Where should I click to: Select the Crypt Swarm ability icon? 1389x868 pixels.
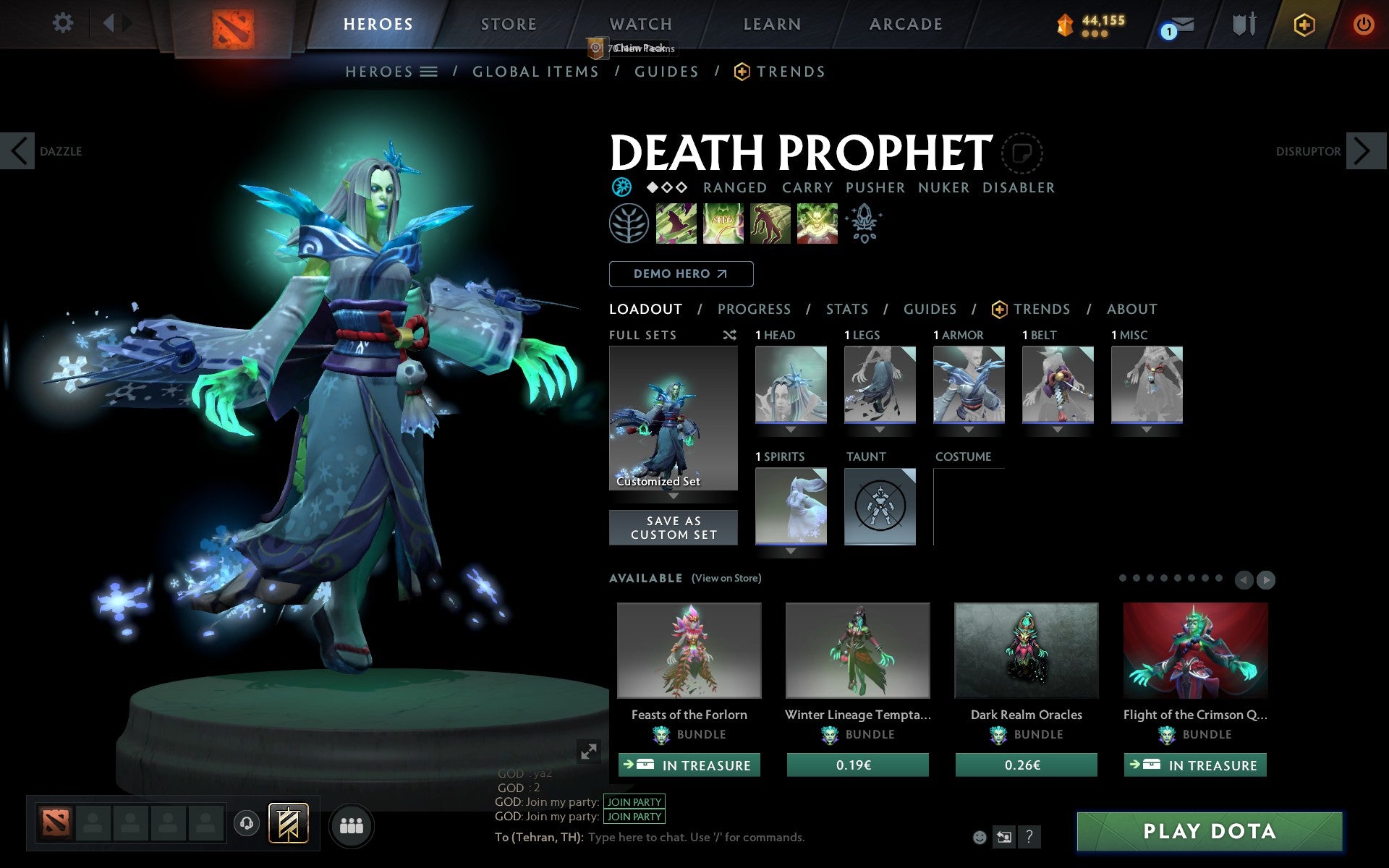coord(676,224)
